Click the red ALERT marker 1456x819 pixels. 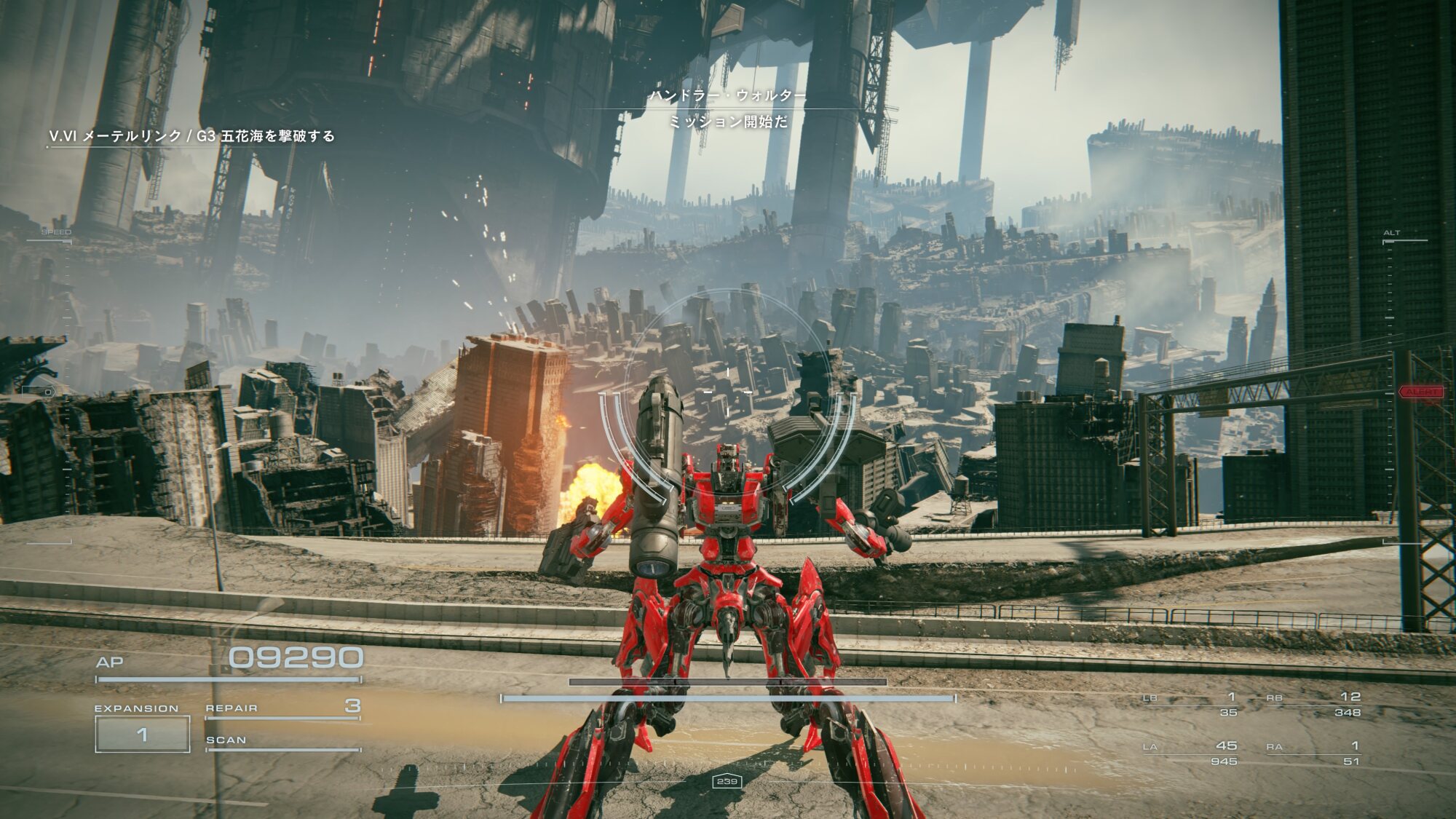click(1420, 392)
